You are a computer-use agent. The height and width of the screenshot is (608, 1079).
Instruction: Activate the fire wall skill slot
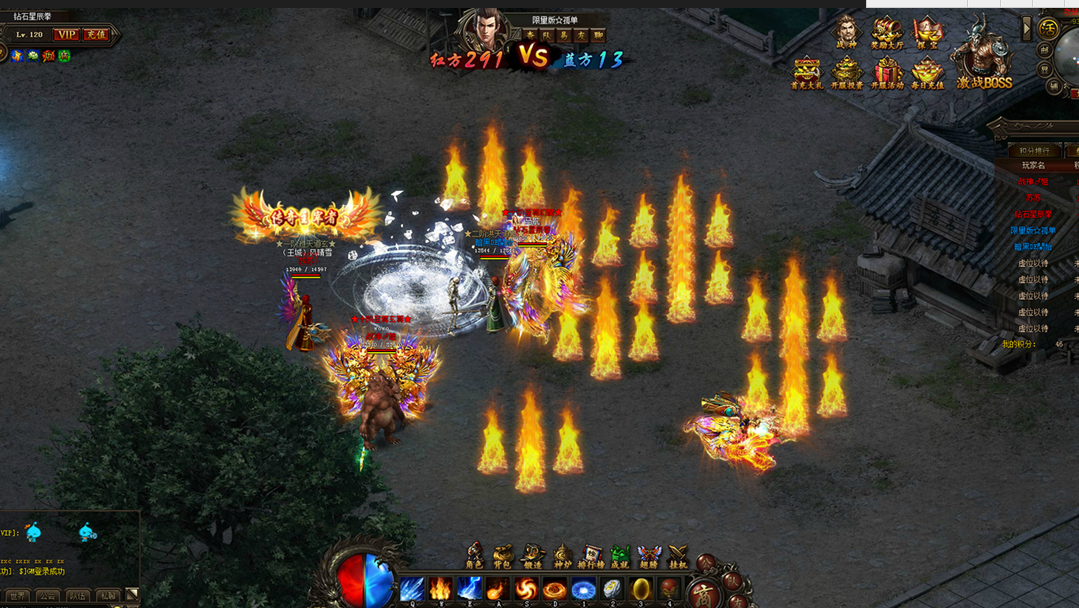pos(441,589)
